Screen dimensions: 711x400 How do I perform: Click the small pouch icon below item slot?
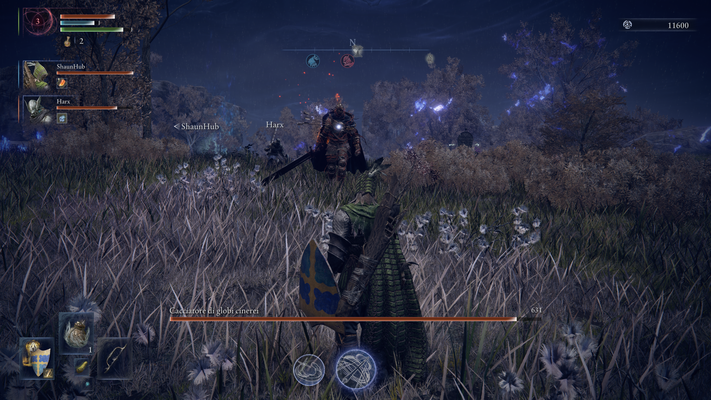click(x=83, y=367)
